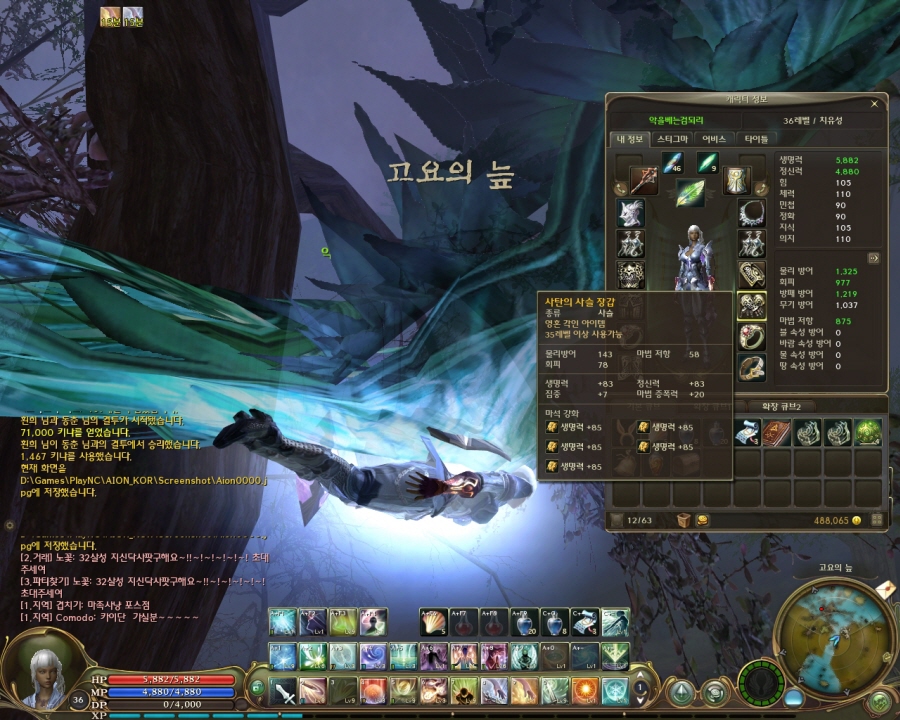
Task: Open the mail envelope by the minimap
Action: pos(885,590)
